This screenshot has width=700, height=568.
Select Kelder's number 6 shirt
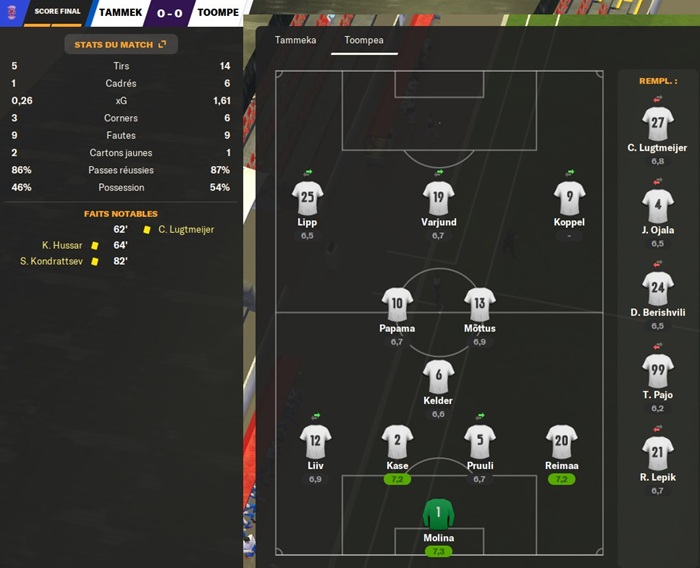click(438, 376)
